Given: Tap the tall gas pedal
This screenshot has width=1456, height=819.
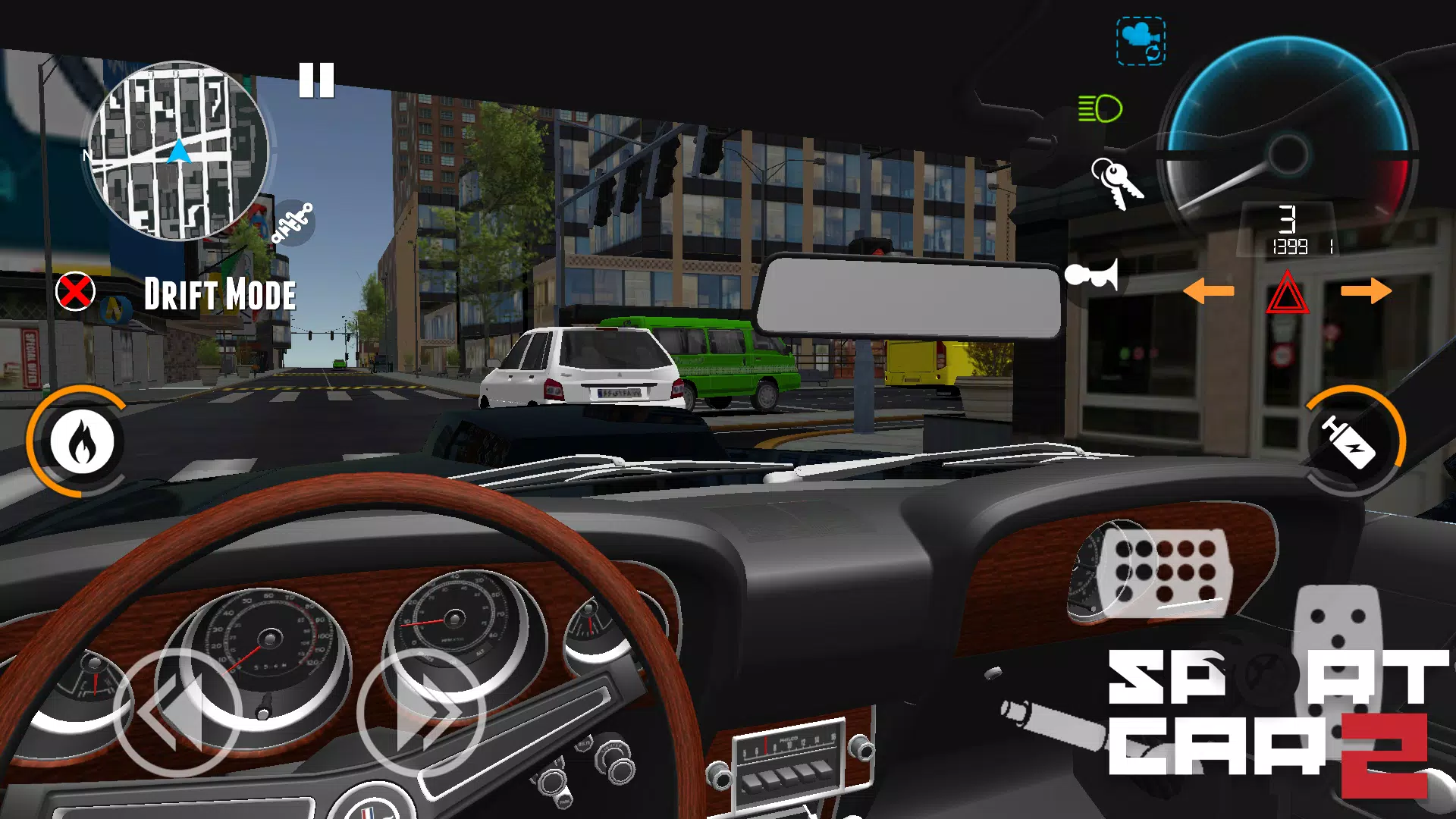Looking at the screenshot, I should [x=1338, y=637].
